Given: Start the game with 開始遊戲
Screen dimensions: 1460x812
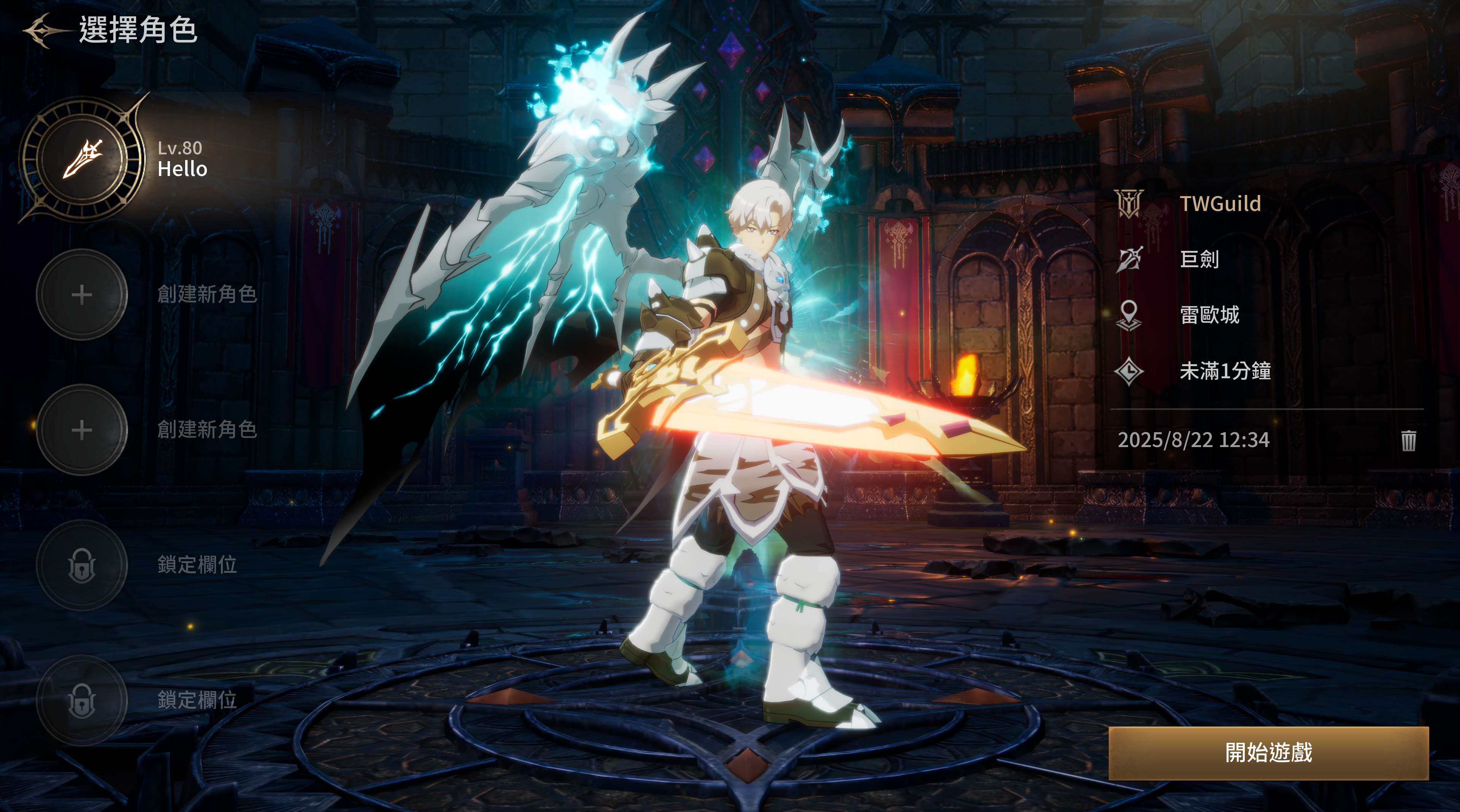Looking at the screenshot, I should [1268, 753].
